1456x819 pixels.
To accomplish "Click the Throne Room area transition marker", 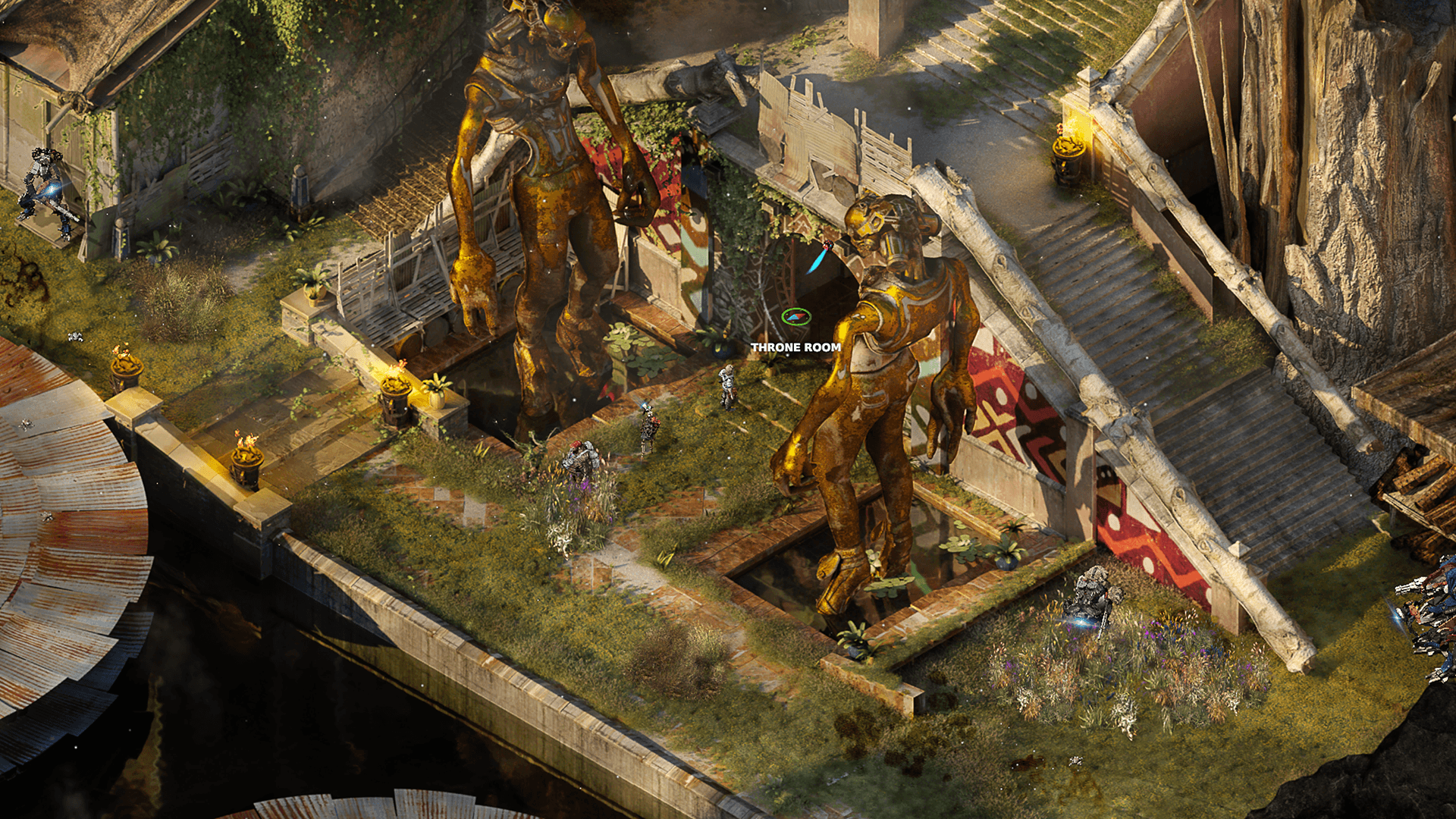I will click(x=796, y=317).
